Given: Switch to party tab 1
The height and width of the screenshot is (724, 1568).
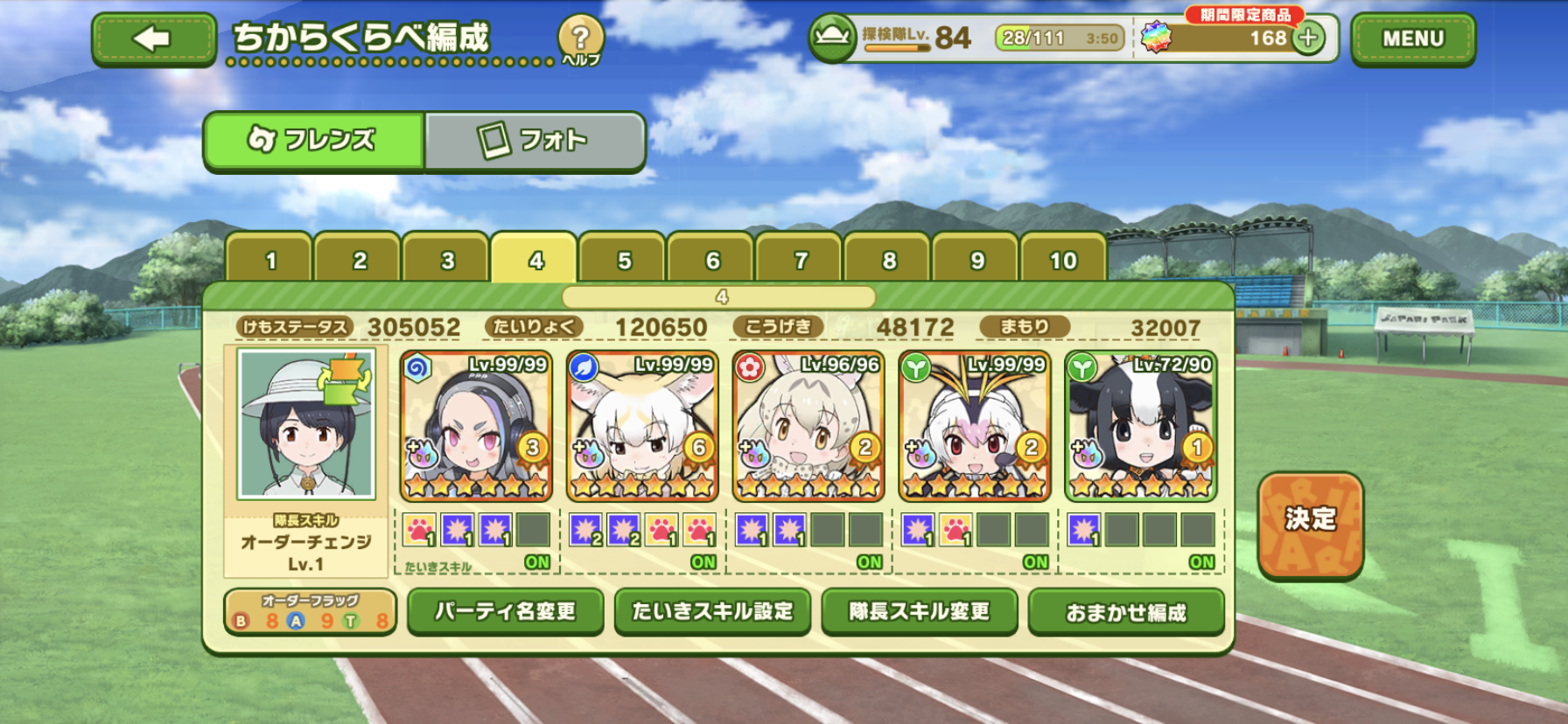Looking at the screenshot, I should point(270,260).
